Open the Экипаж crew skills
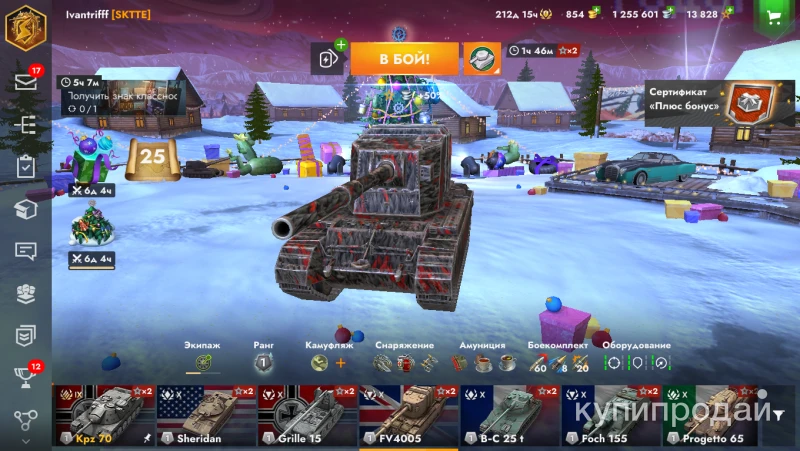 203,363
